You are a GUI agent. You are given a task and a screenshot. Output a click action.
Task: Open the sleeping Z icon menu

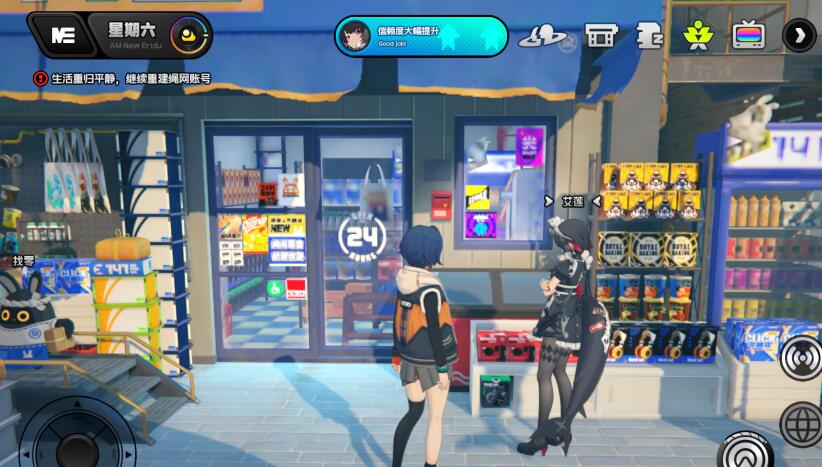click(x=650, y=36)
